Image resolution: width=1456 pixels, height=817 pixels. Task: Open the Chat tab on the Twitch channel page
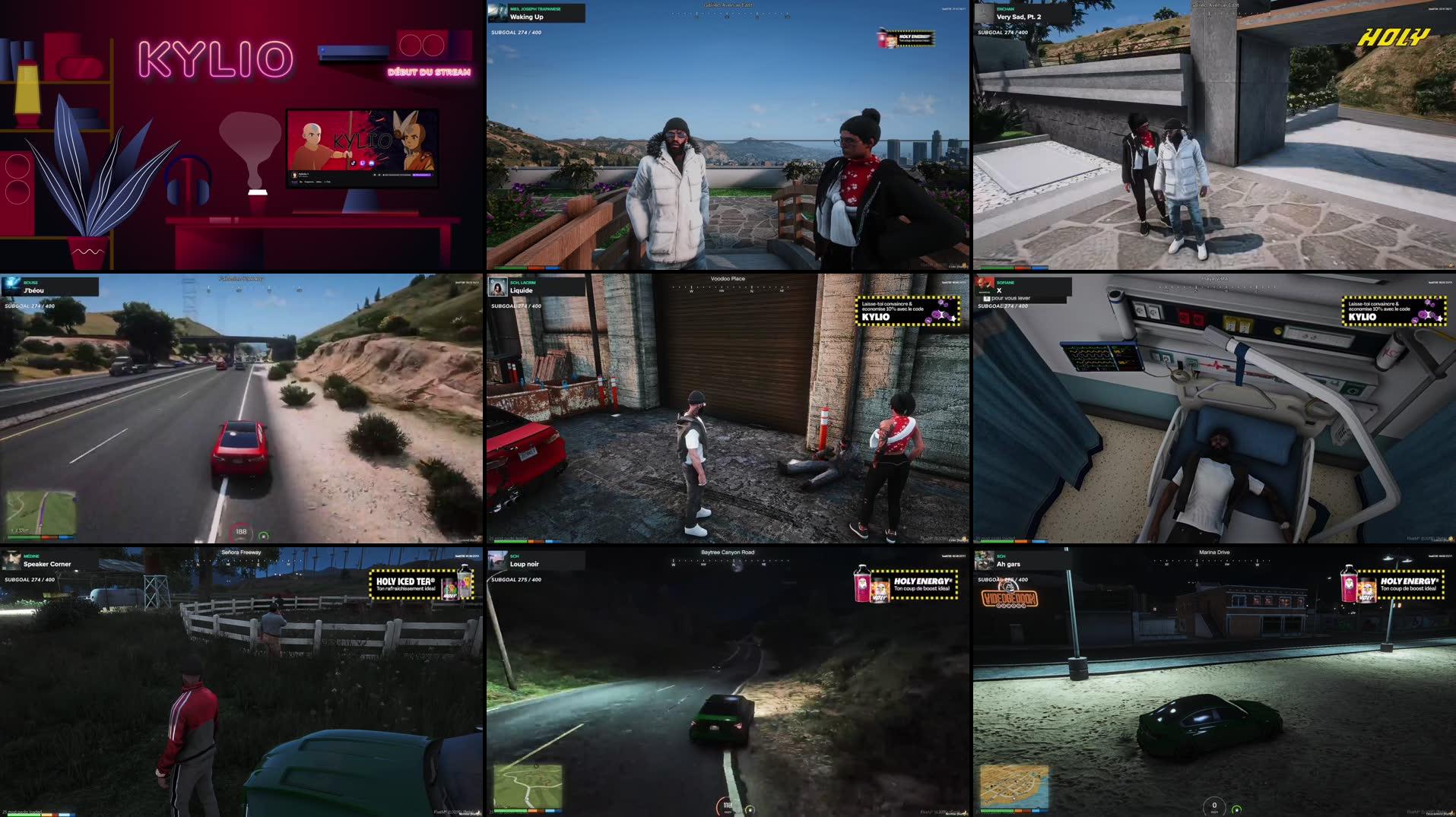tap(328, 182)
